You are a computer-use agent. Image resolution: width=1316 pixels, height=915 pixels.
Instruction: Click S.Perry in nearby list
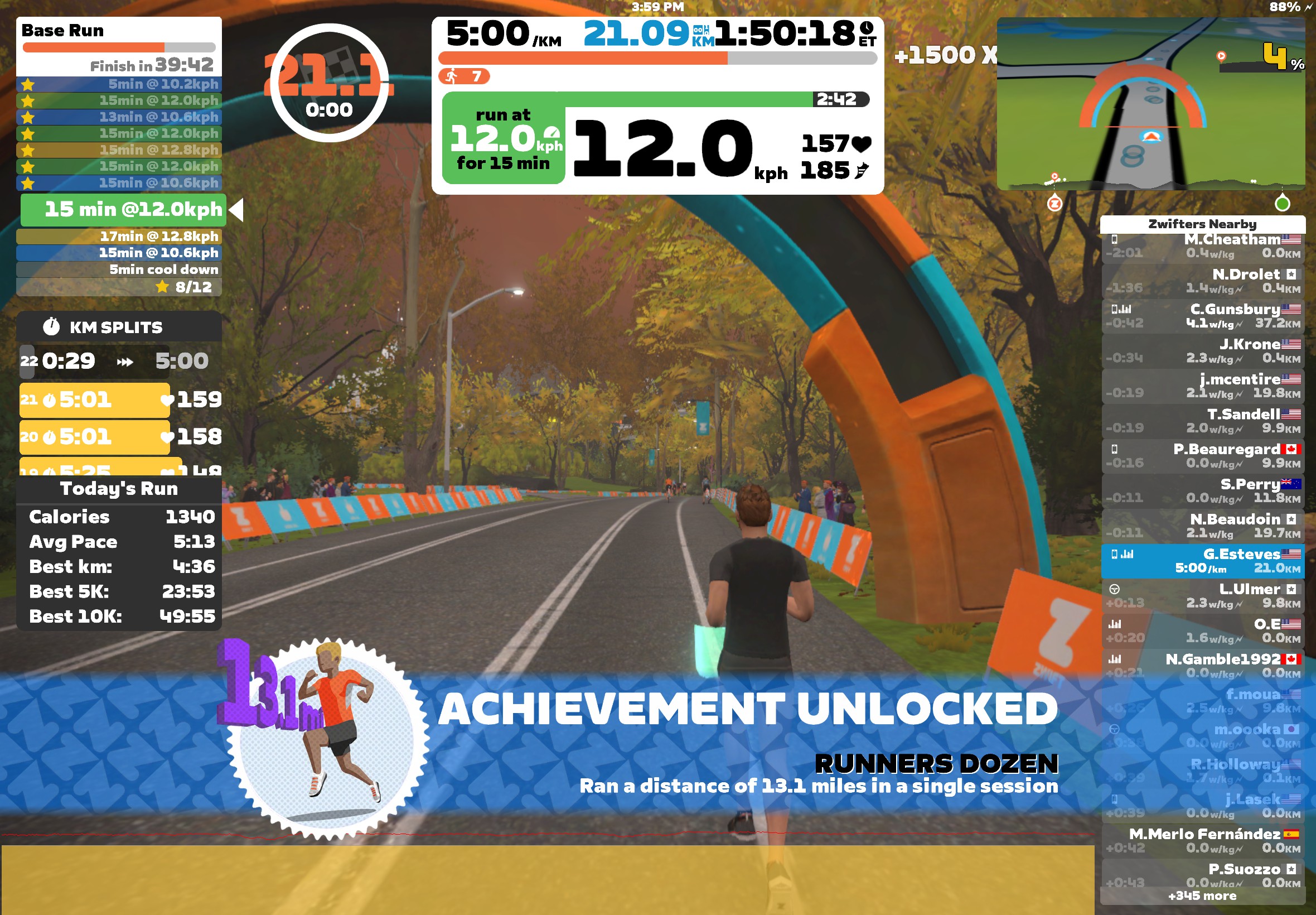point(1202,492)
